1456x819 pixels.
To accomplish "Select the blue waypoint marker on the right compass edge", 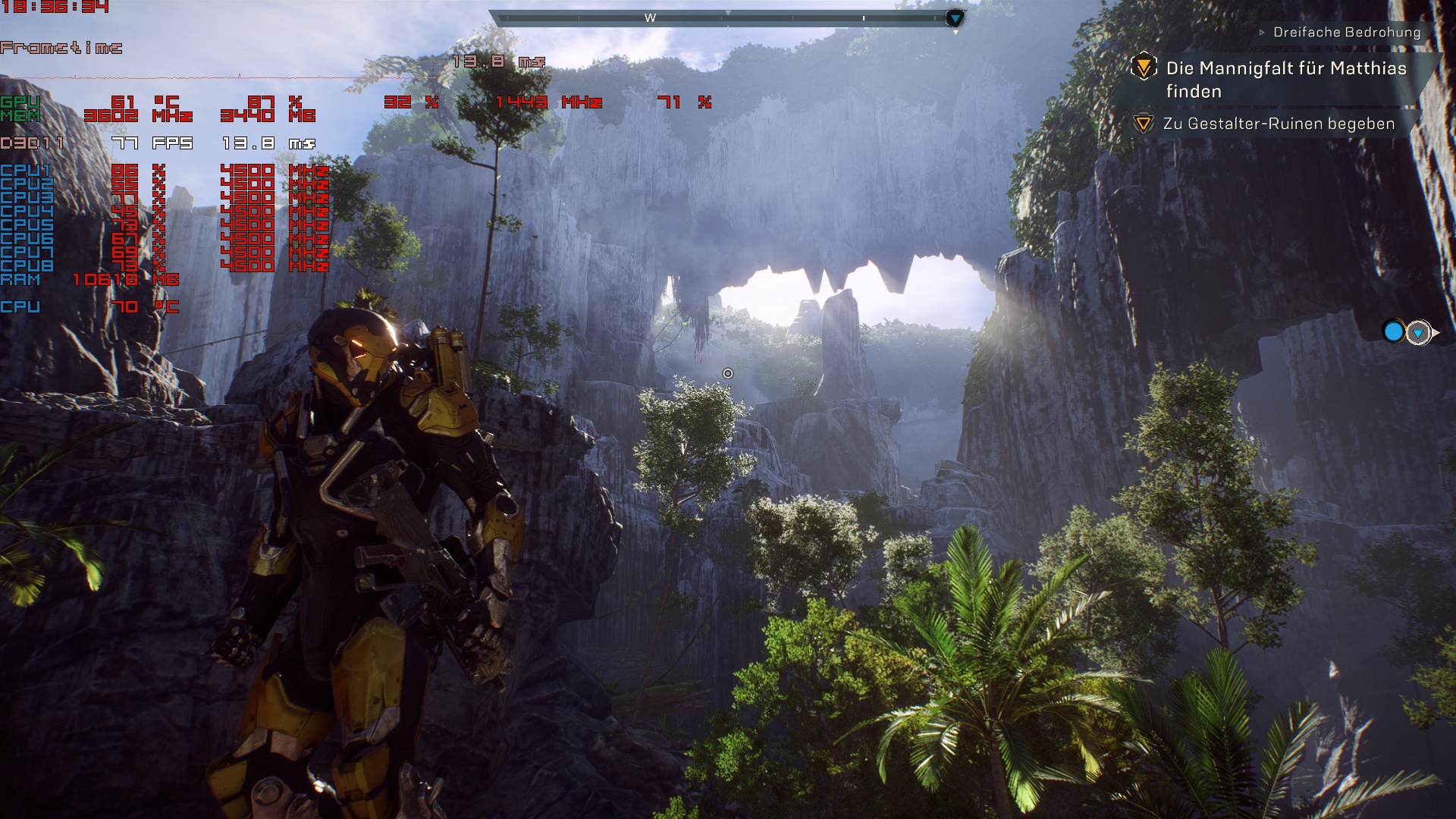I will click(1393, 330).
